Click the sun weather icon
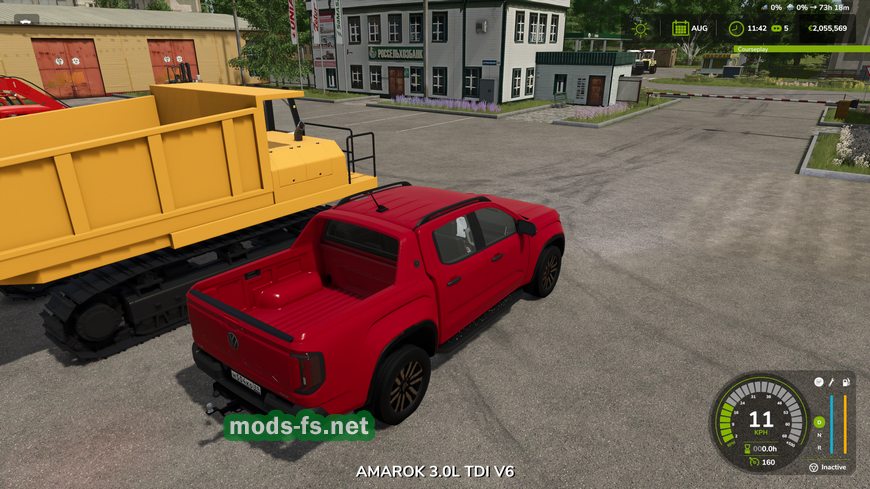The height and width of the screenshot is (489, 870). coord(640,28)
